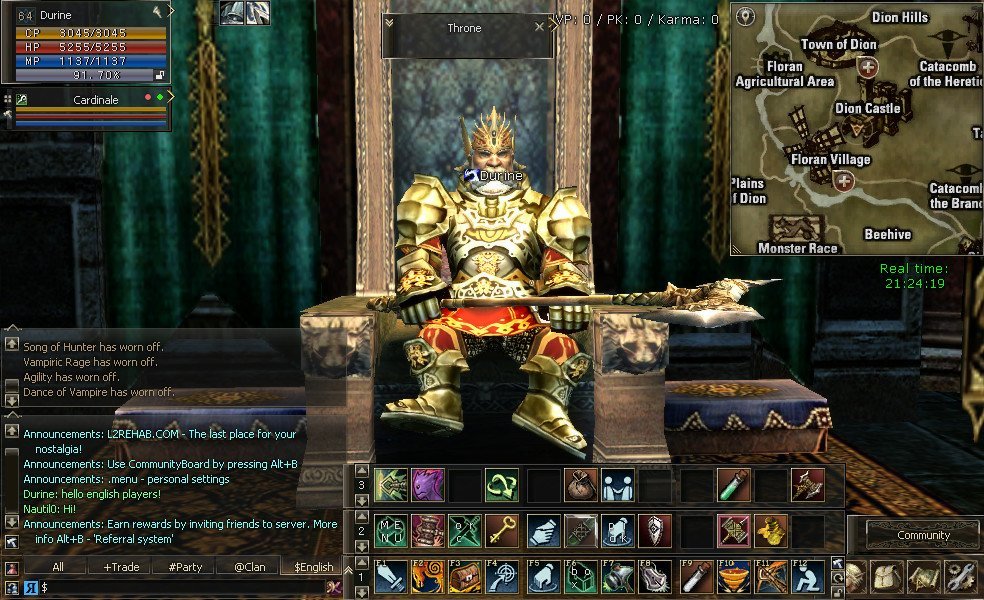Switch chat to the #Party tab
The height and width of the screenshot is (600, 984).
pos(185,567)
